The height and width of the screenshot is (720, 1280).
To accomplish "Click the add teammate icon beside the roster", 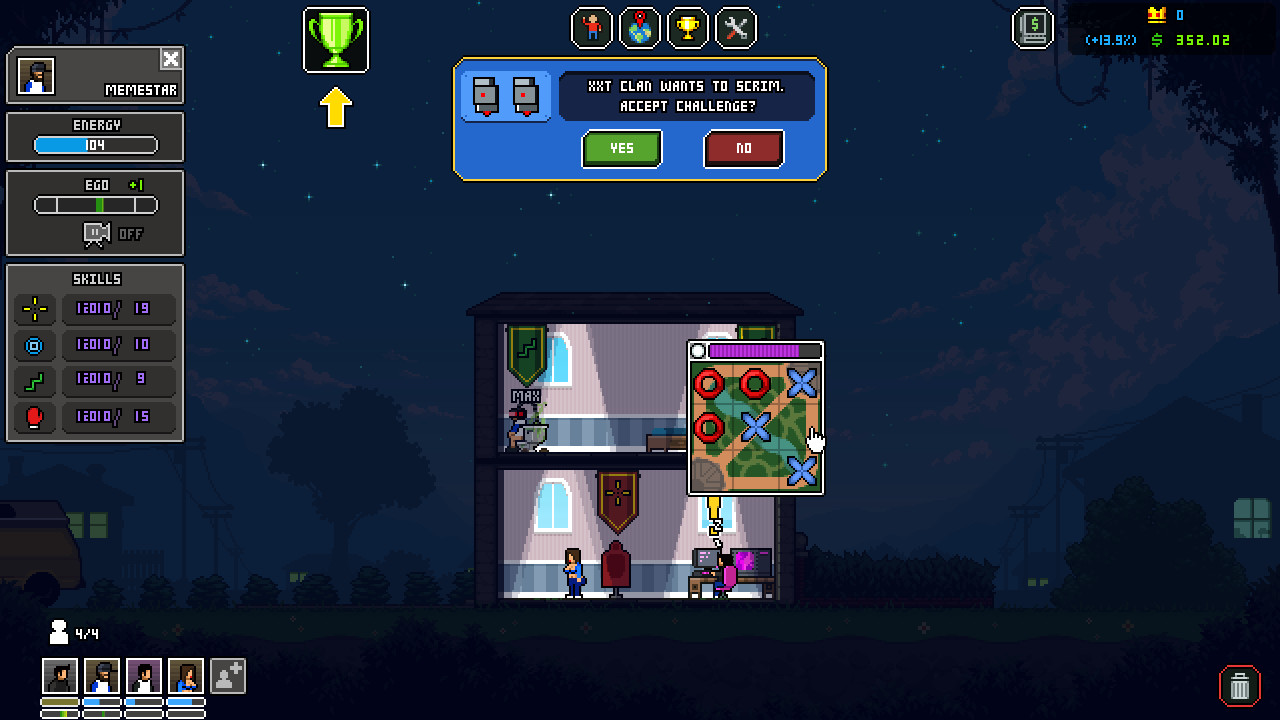I will click(x=227, y=676).
